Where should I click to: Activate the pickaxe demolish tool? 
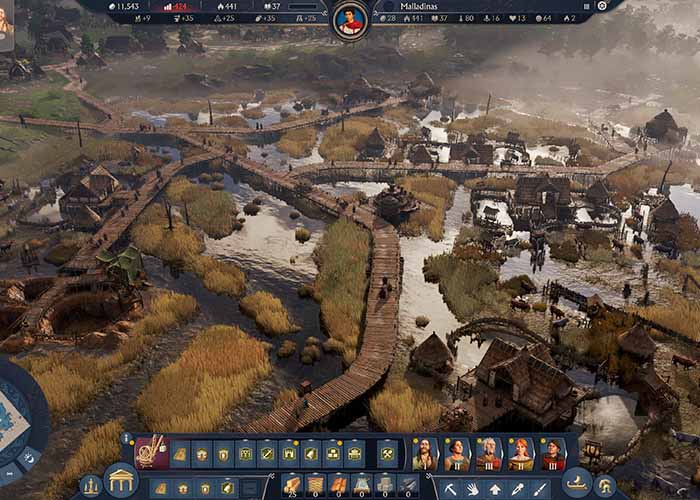(451, 489)
